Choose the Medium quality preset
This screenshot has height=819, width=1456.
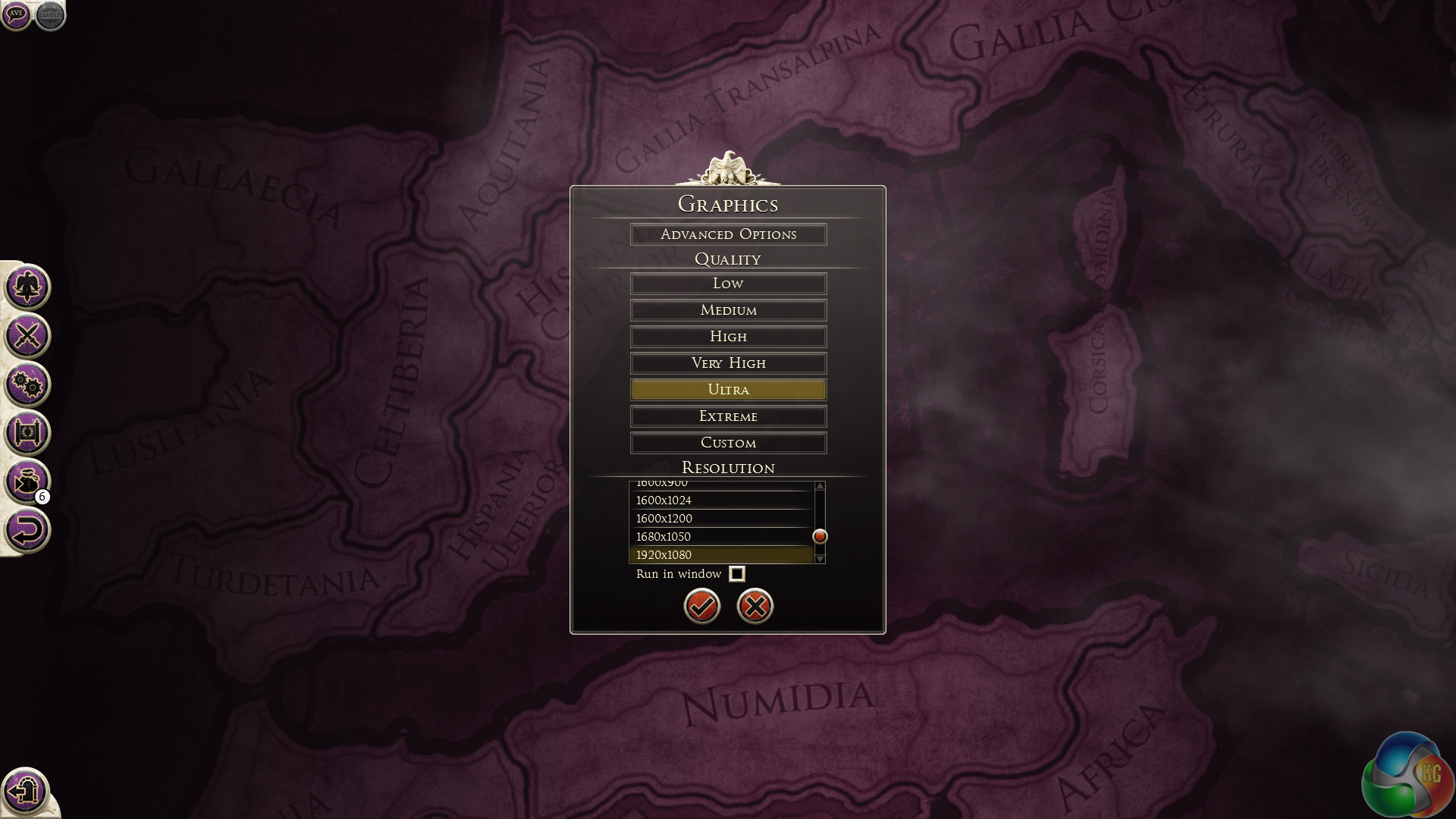[x=728, y=310]
